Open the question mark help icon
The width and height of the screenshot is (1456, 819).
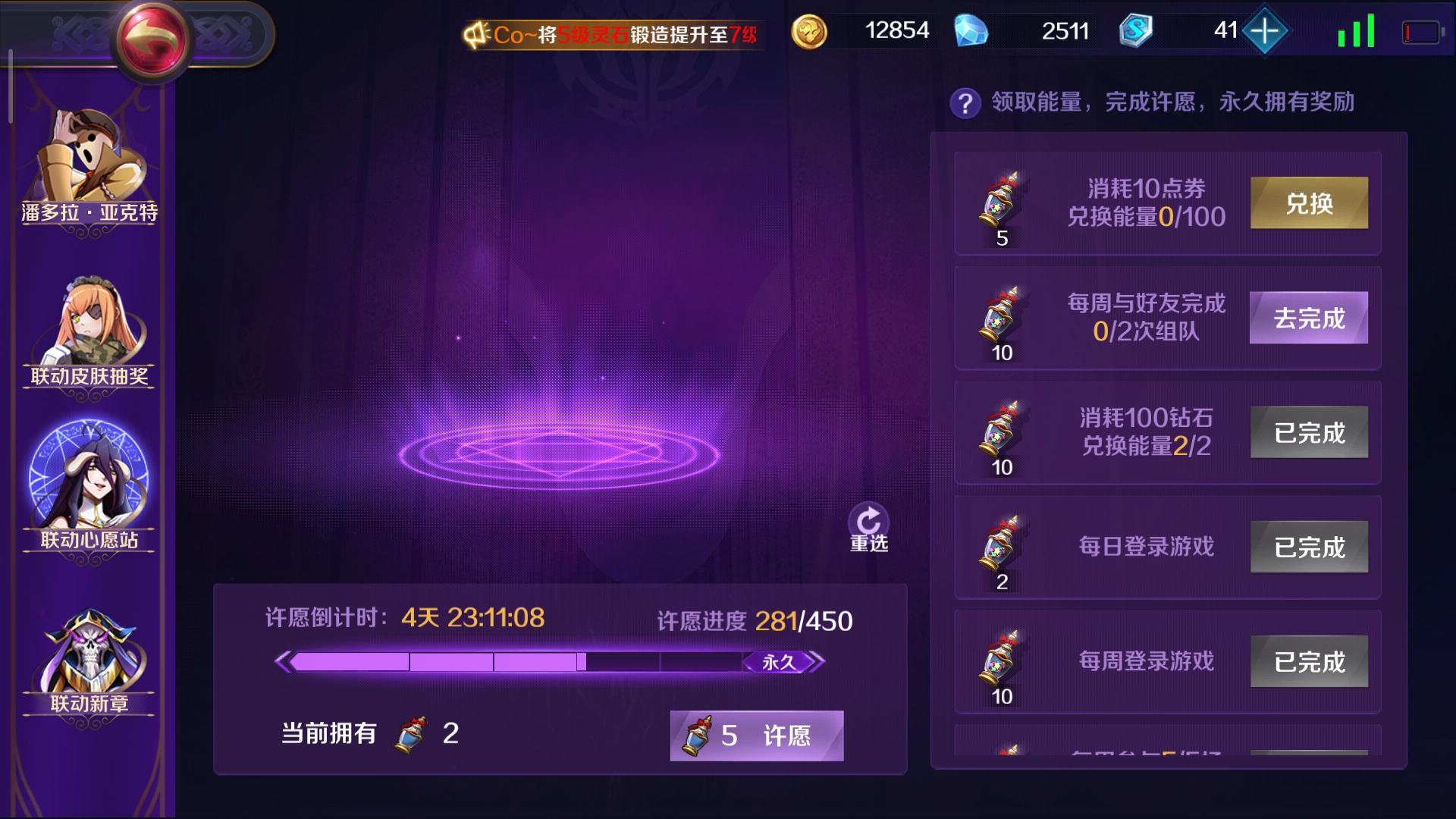(x=965, y=102)
